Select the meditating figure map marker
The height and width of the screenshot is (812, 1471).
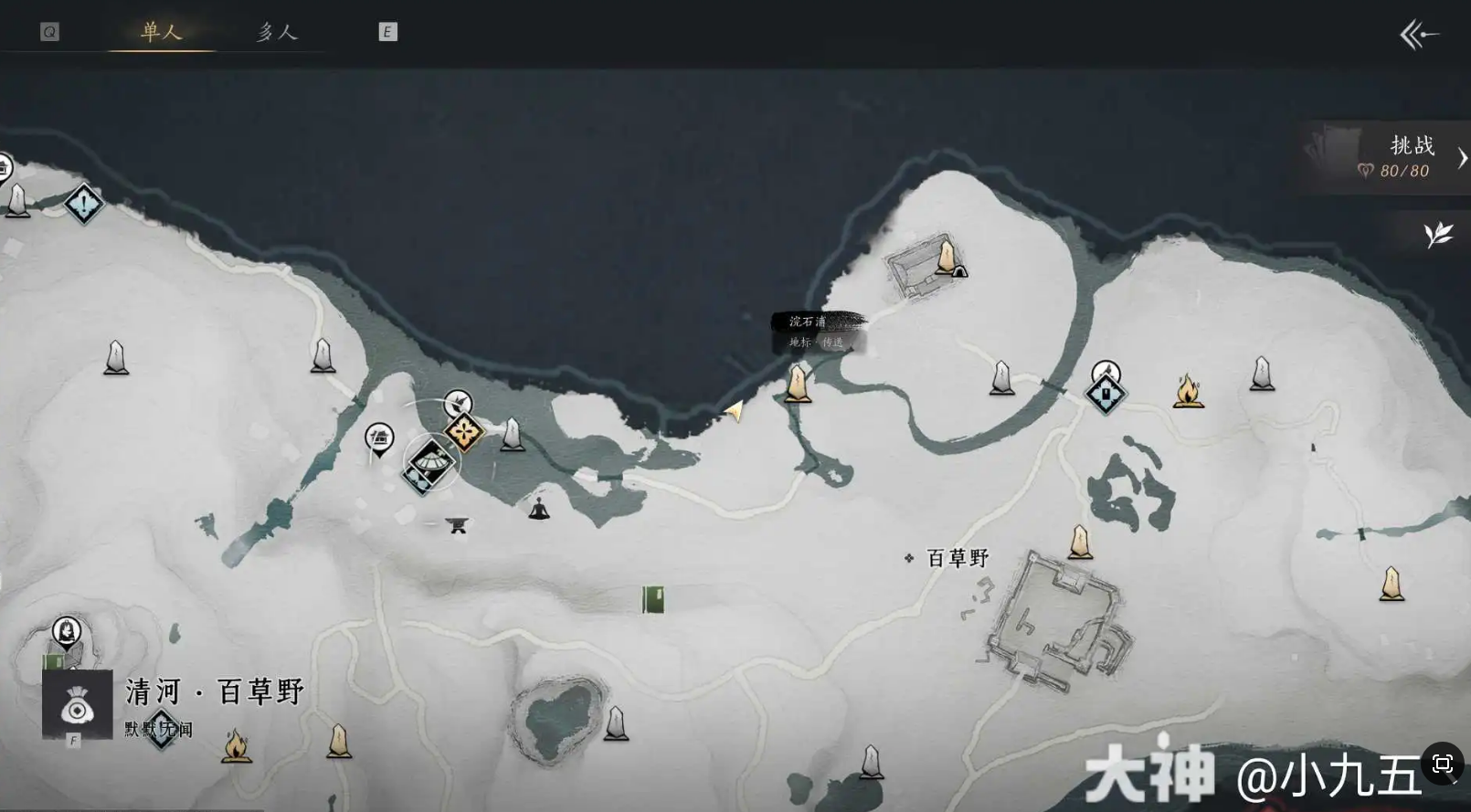pos(539,509)
